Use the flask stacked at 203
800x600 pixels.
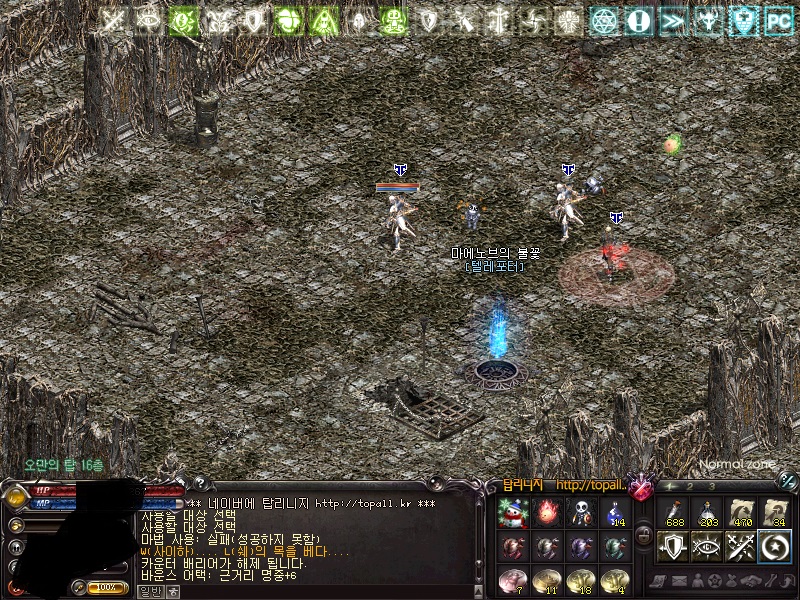click(x=707, y=513)
